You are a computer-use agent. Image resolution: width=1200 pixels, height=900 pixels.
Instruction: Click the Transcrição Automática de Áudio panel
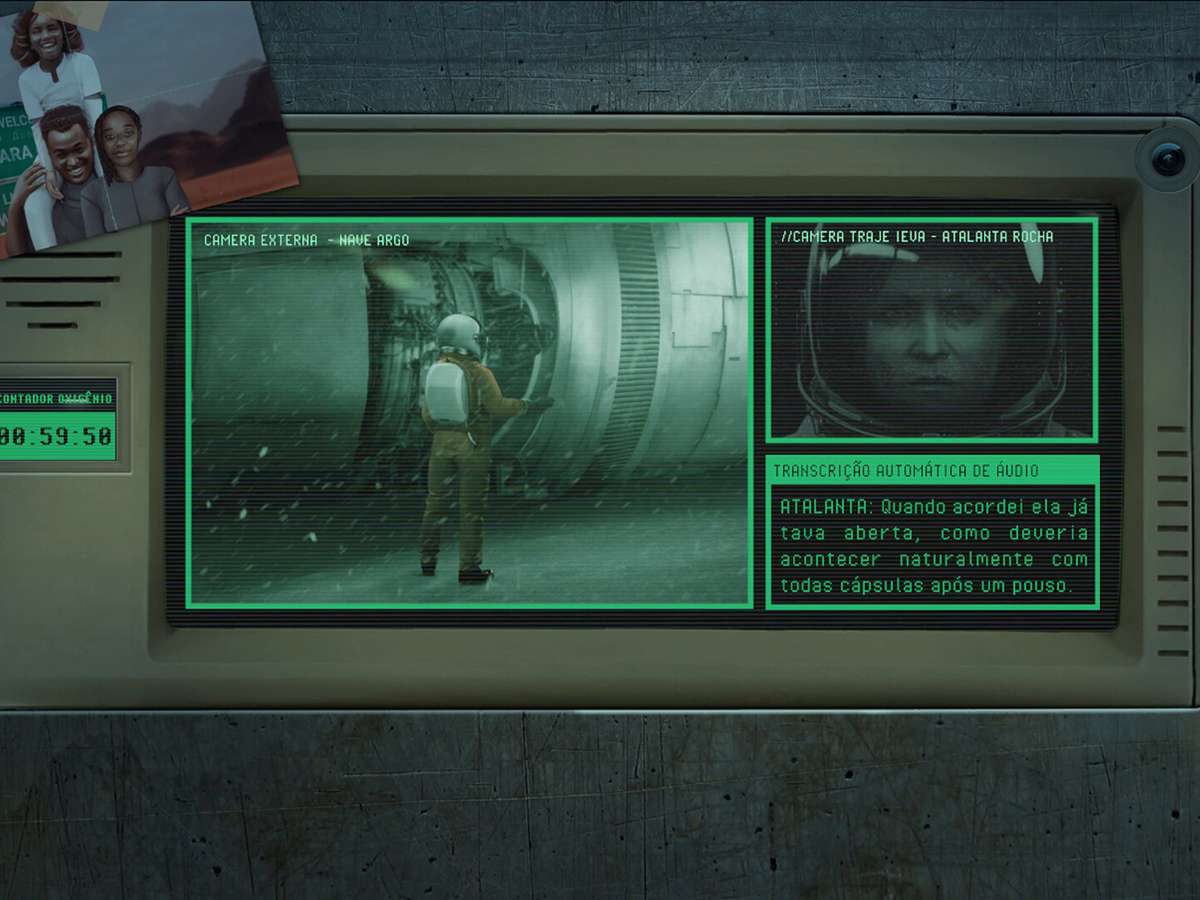click(932, 533)
